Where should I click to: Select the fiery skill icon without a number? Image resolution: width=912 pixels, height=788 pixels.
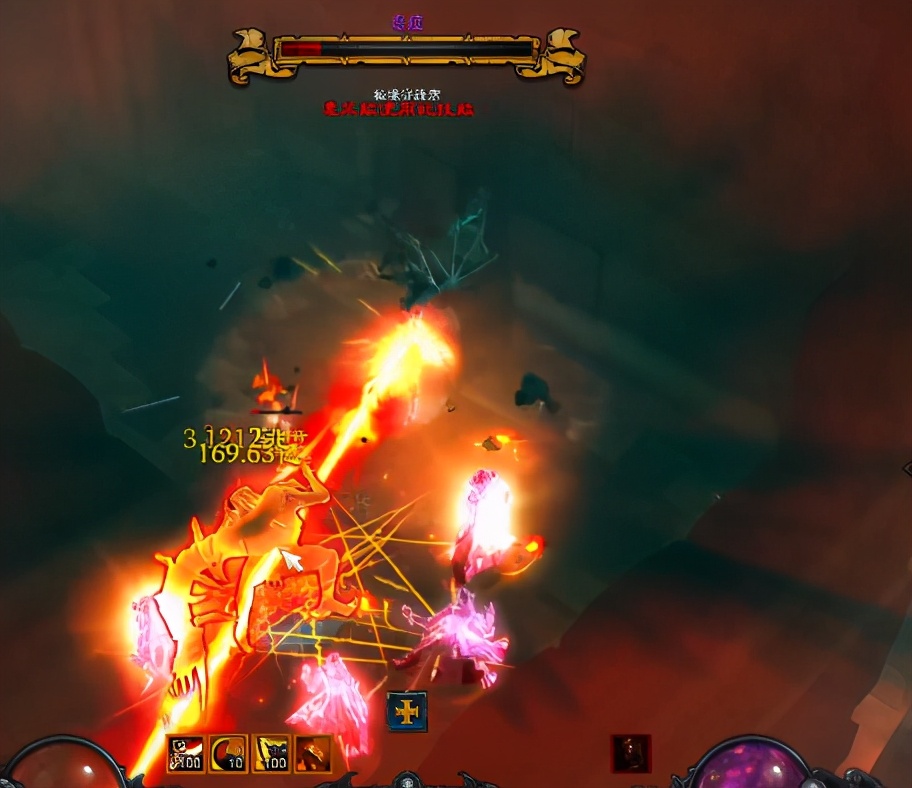[313, 754]
